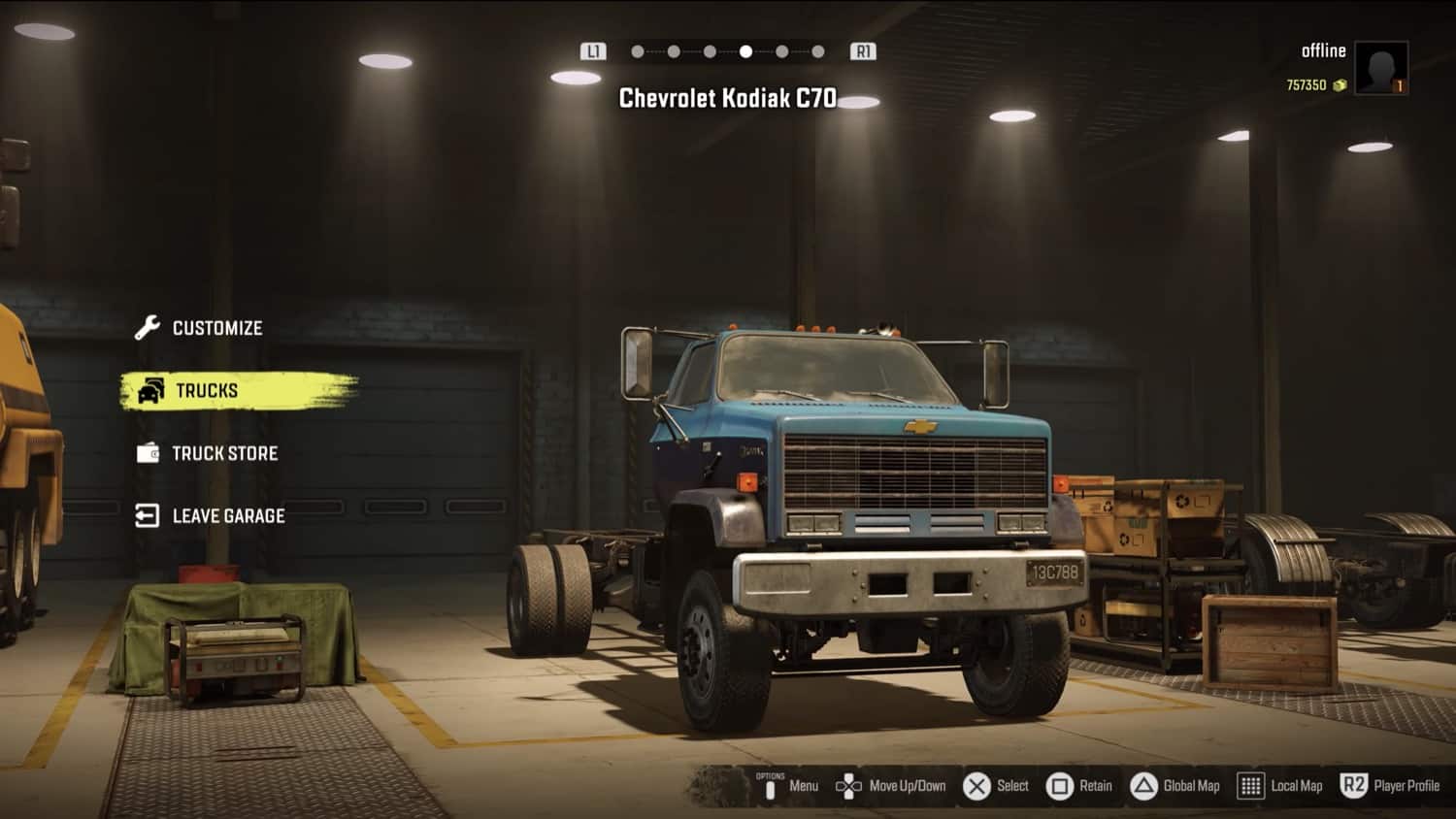Open the Customize menu entry
Image resolution: width=1456 pixels, height=819 pixels.
click(216, 328)
